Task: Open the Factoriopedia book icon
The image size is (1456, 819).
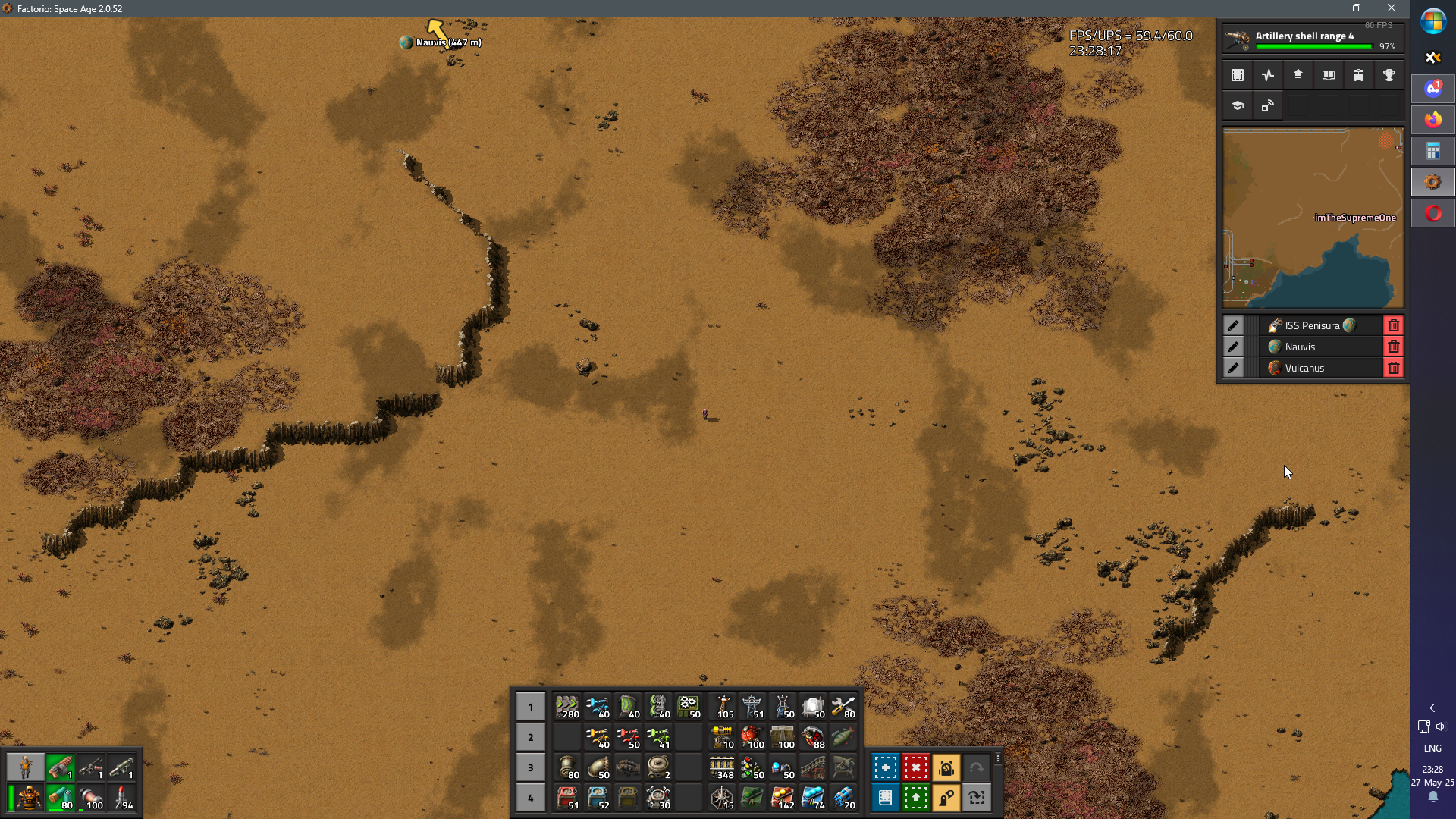Action: pyautogui.click(x=1328, y=75)
